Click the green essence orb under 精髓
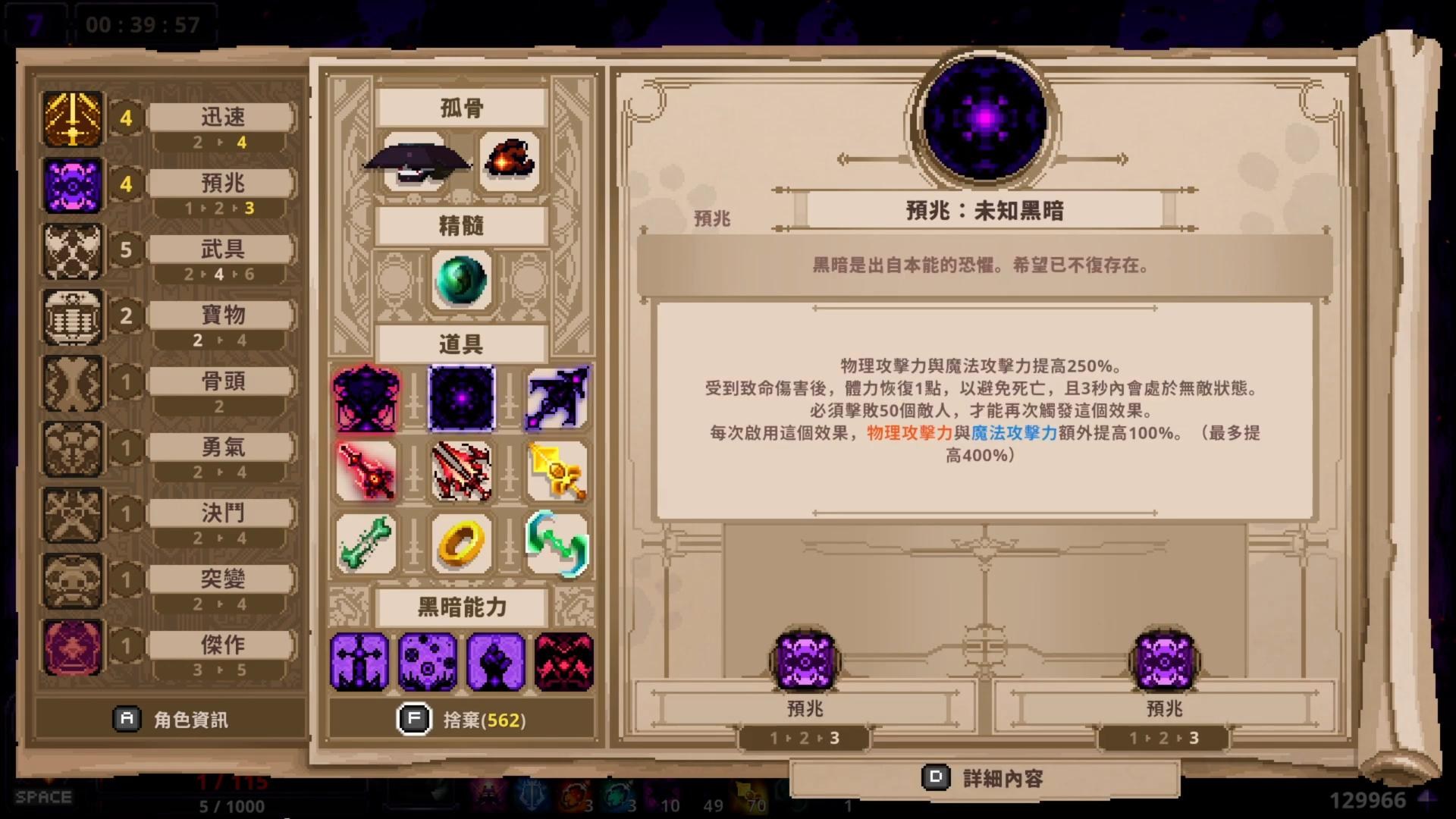This screenshot has width=1456, height=819. [x=461, y=278]
